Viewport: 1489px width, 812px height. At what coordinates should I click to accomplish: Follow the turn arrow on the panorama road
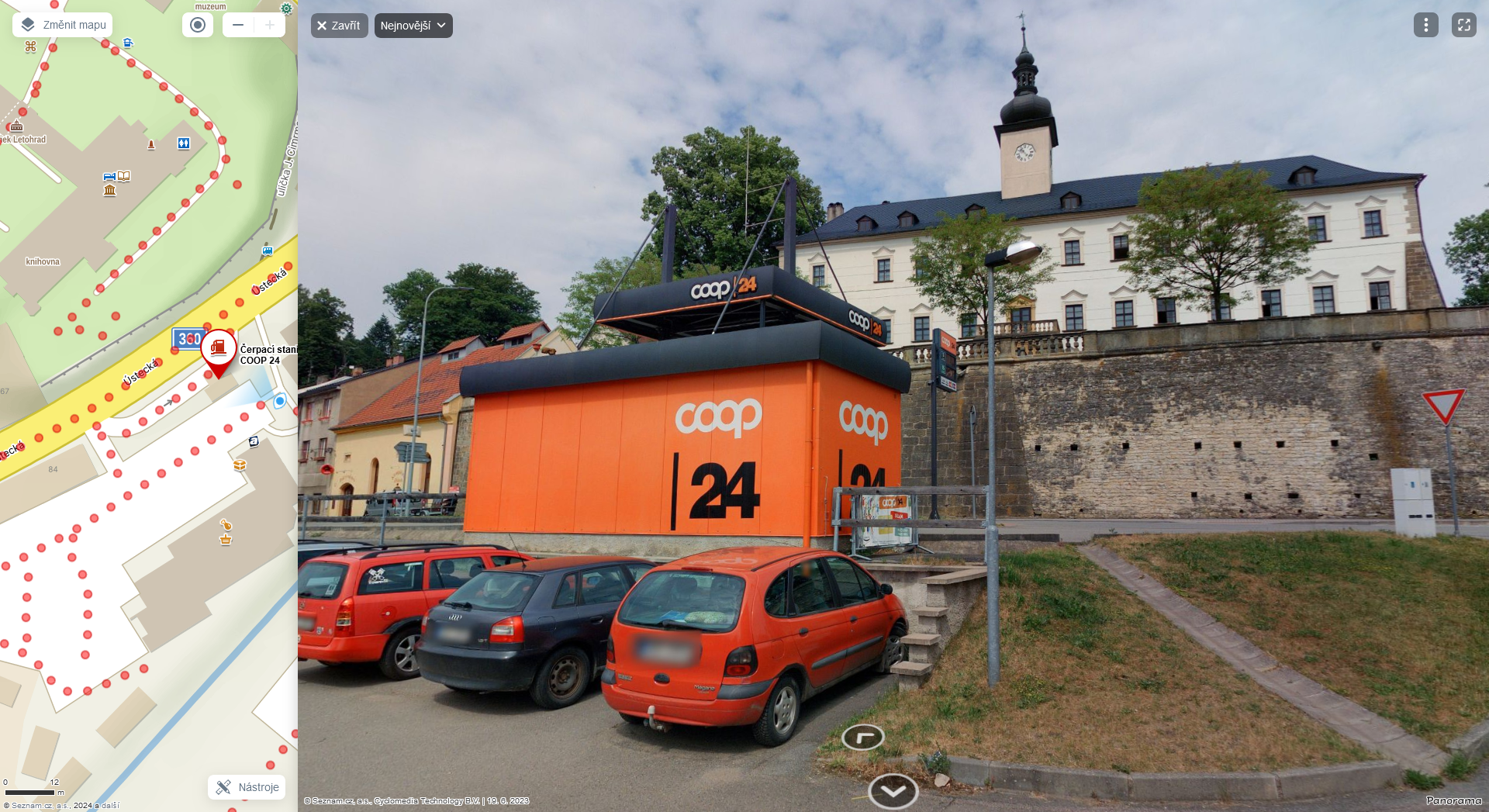click(x=862, y=737)
